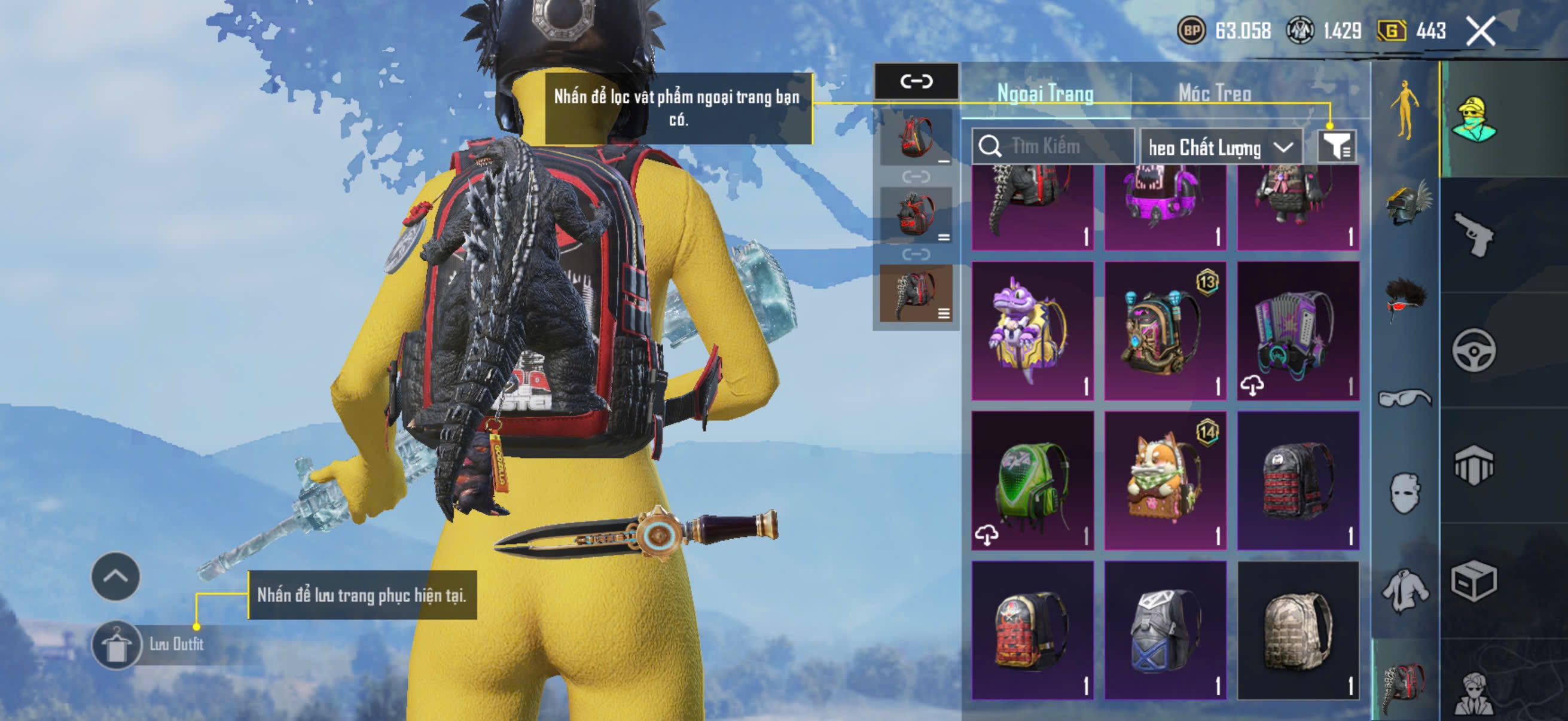Select the Ngoại Trang tab
Screen dimensions: 1568x721
coord(1045,93)
